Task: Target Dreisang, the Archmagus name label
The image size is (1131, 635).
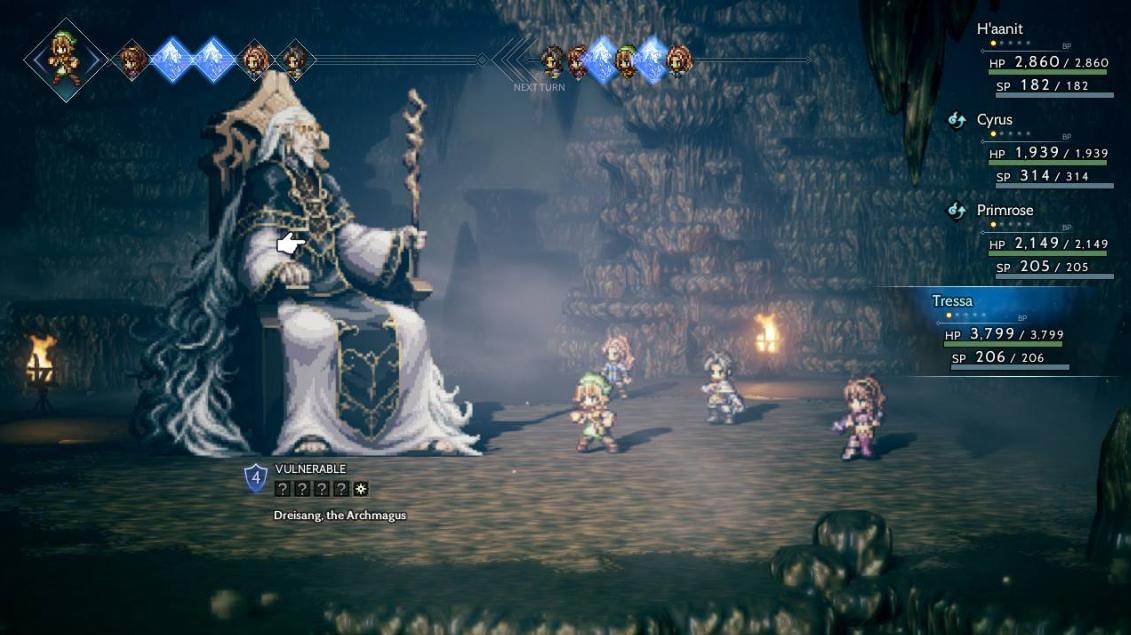Action: pyautogui.click(x=340, y=515)
